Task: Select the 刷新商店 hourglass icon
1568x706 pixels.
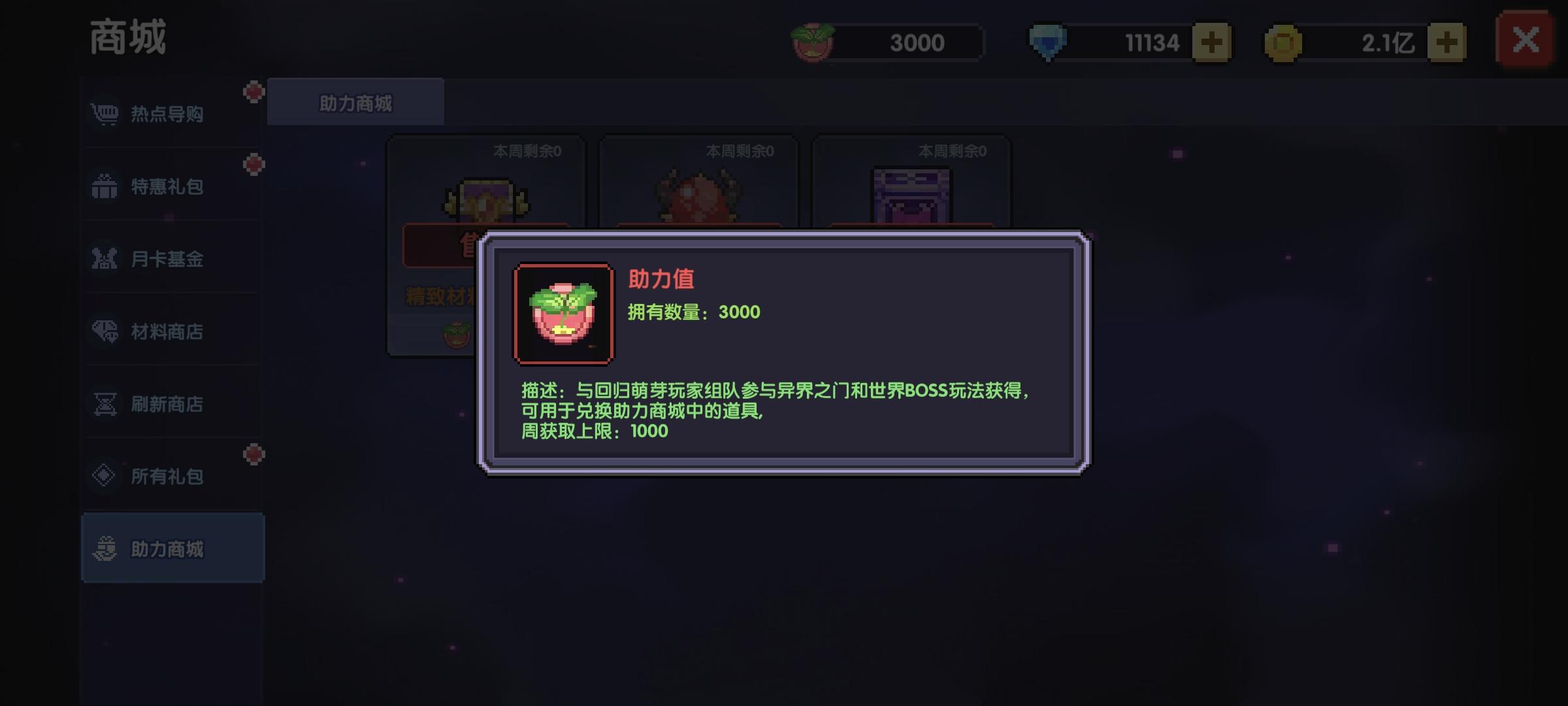Action: [x=105, y=405]
